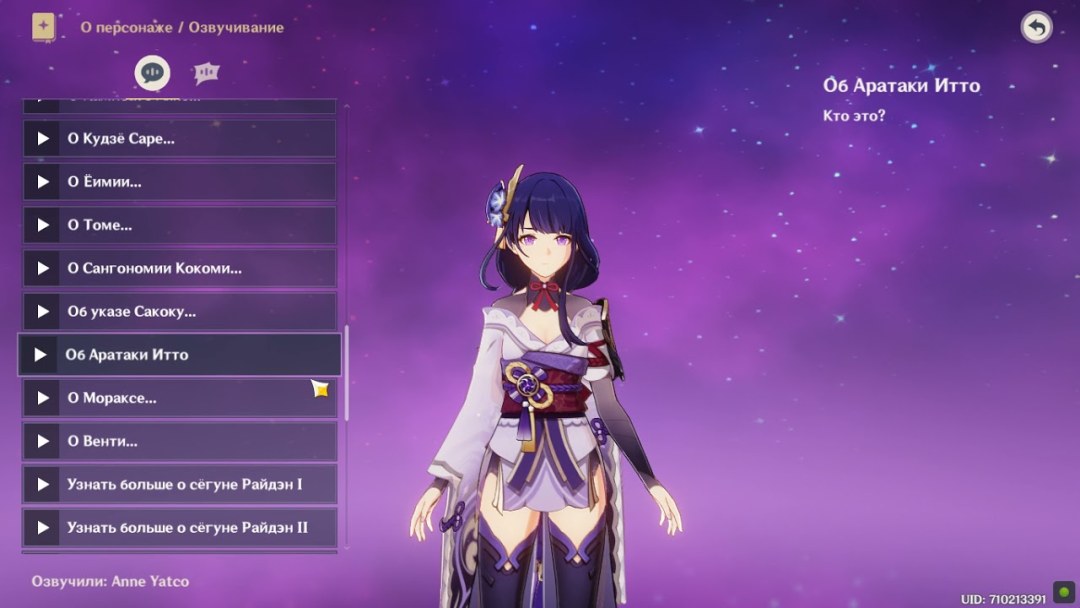The width and height of the screenshot is (1080, 608).
Task: Play the "О Кудзё Саре..." voice line
Action: 180,139
